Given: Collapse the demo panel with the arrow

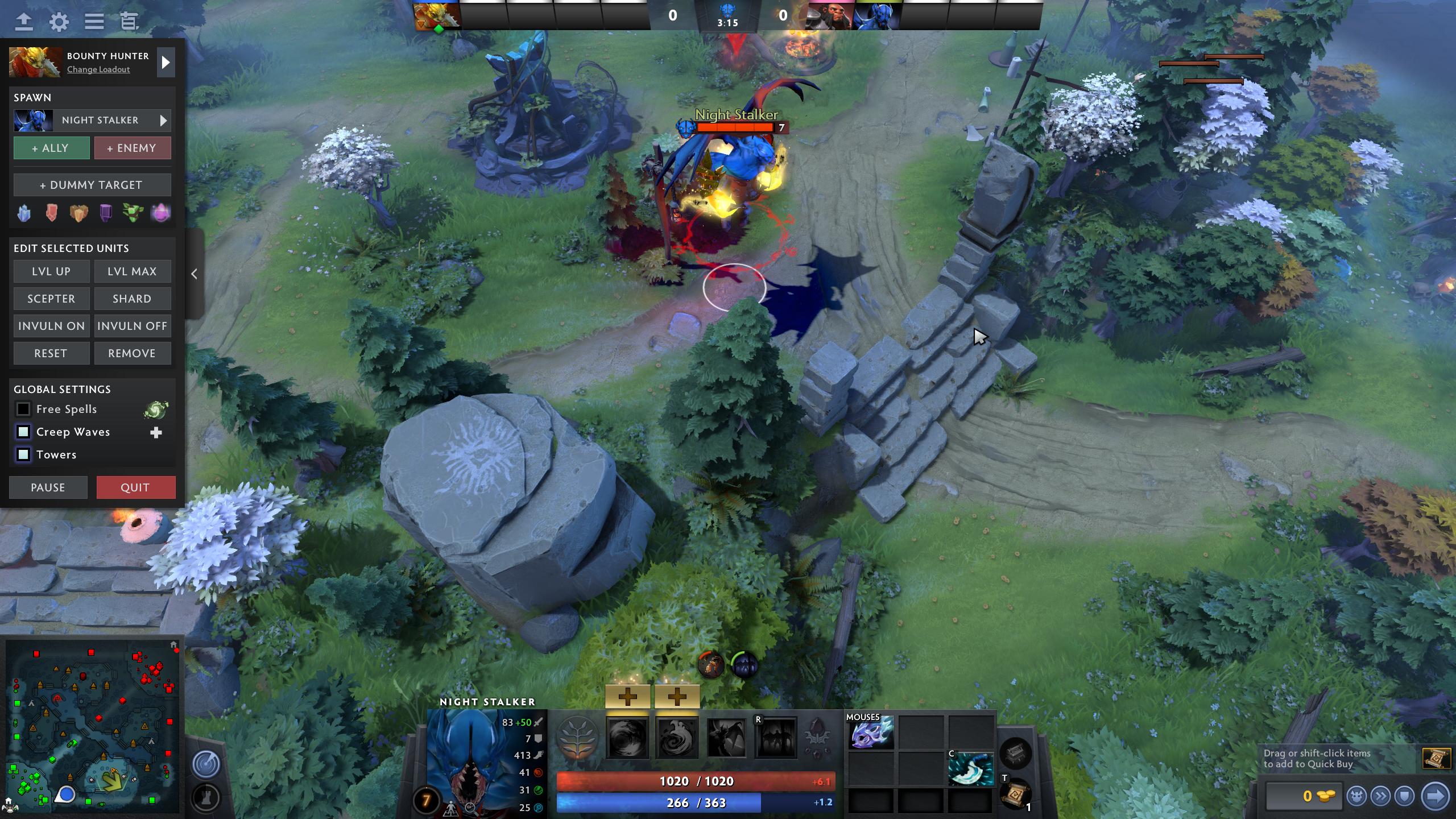Looking at the screenshot, I should (x=195, y=274).
